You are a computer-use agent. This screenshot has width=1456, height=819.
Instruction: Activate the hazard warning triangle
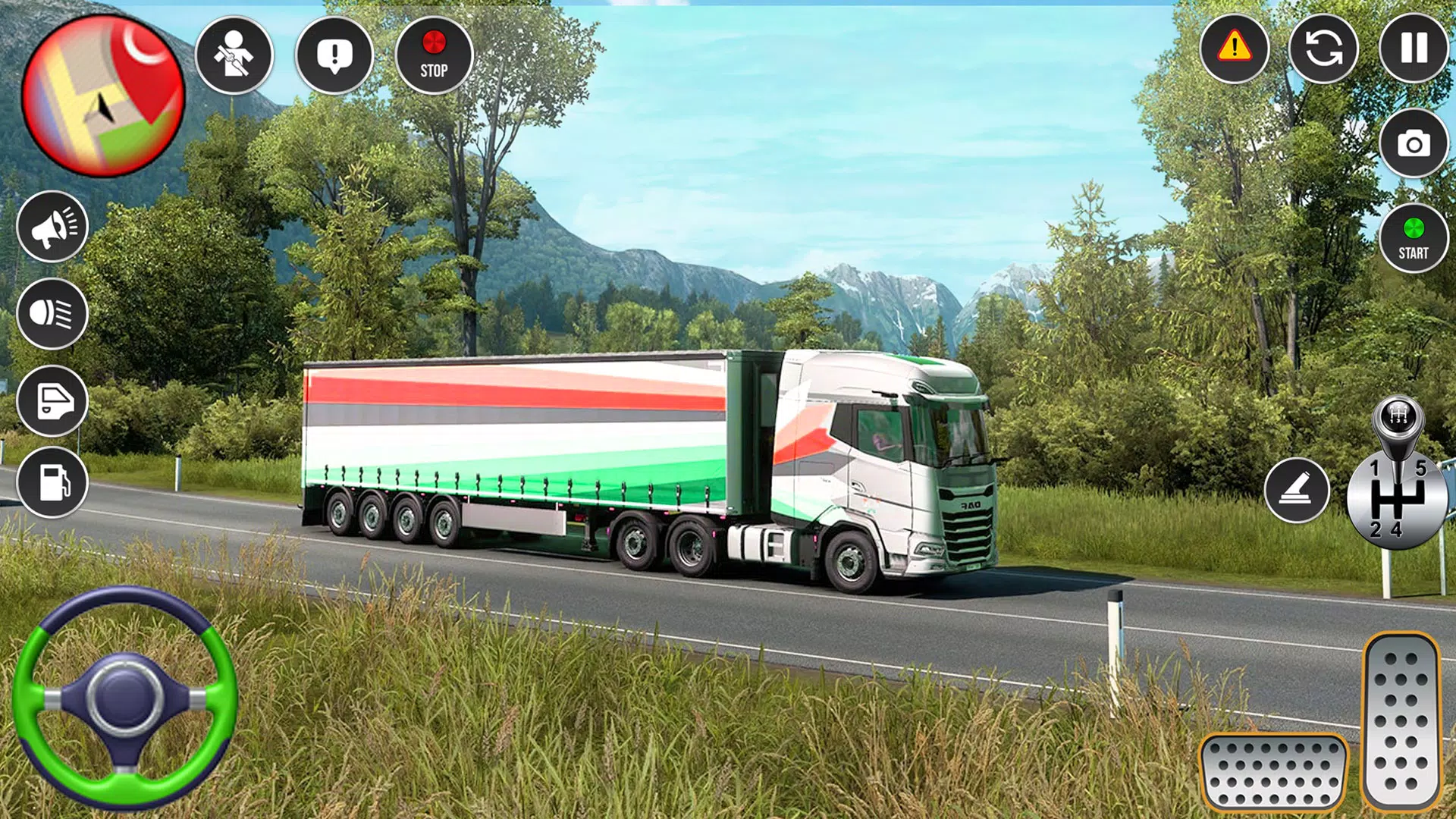point(1235,48)
